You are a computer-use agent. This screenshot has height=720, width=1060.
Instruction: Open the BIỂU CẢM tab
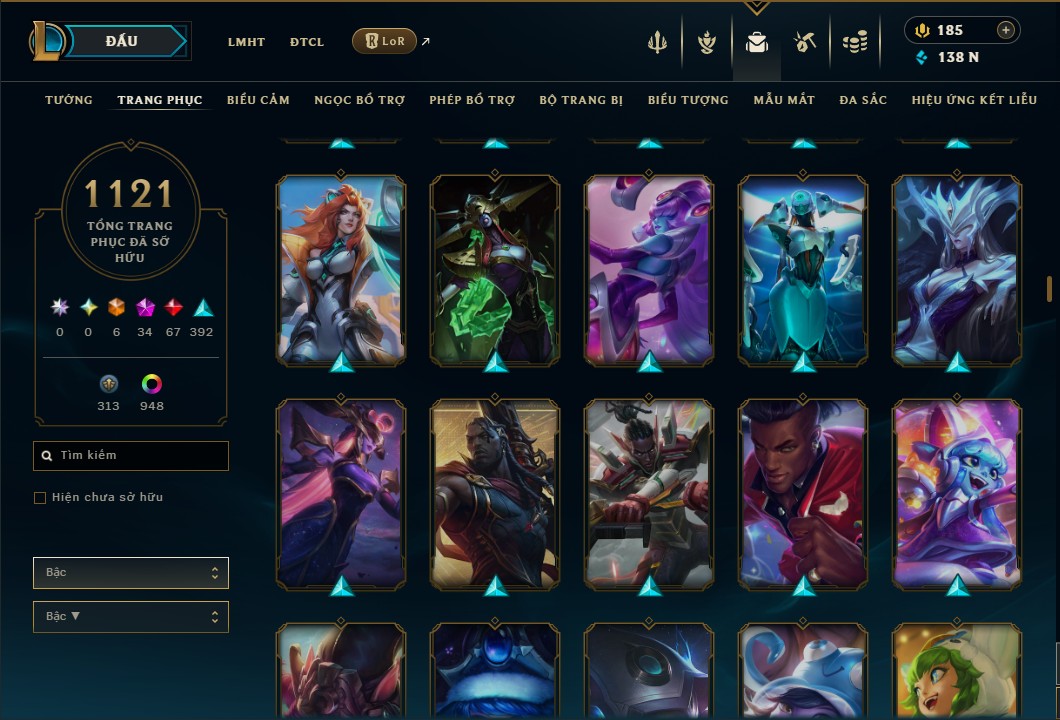click(x=258, y=100)
